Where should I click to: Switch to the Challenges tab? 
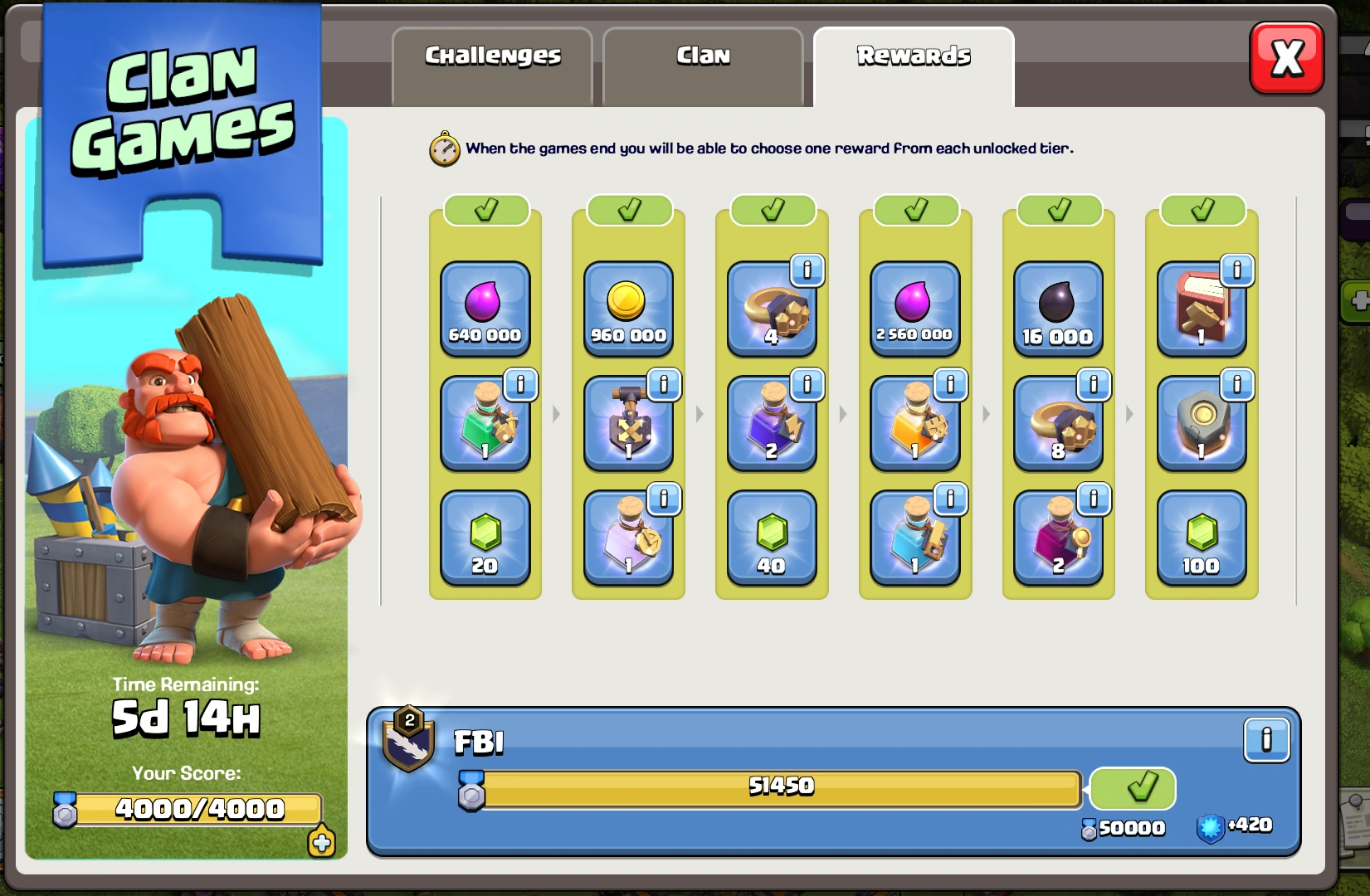(491, 56)
